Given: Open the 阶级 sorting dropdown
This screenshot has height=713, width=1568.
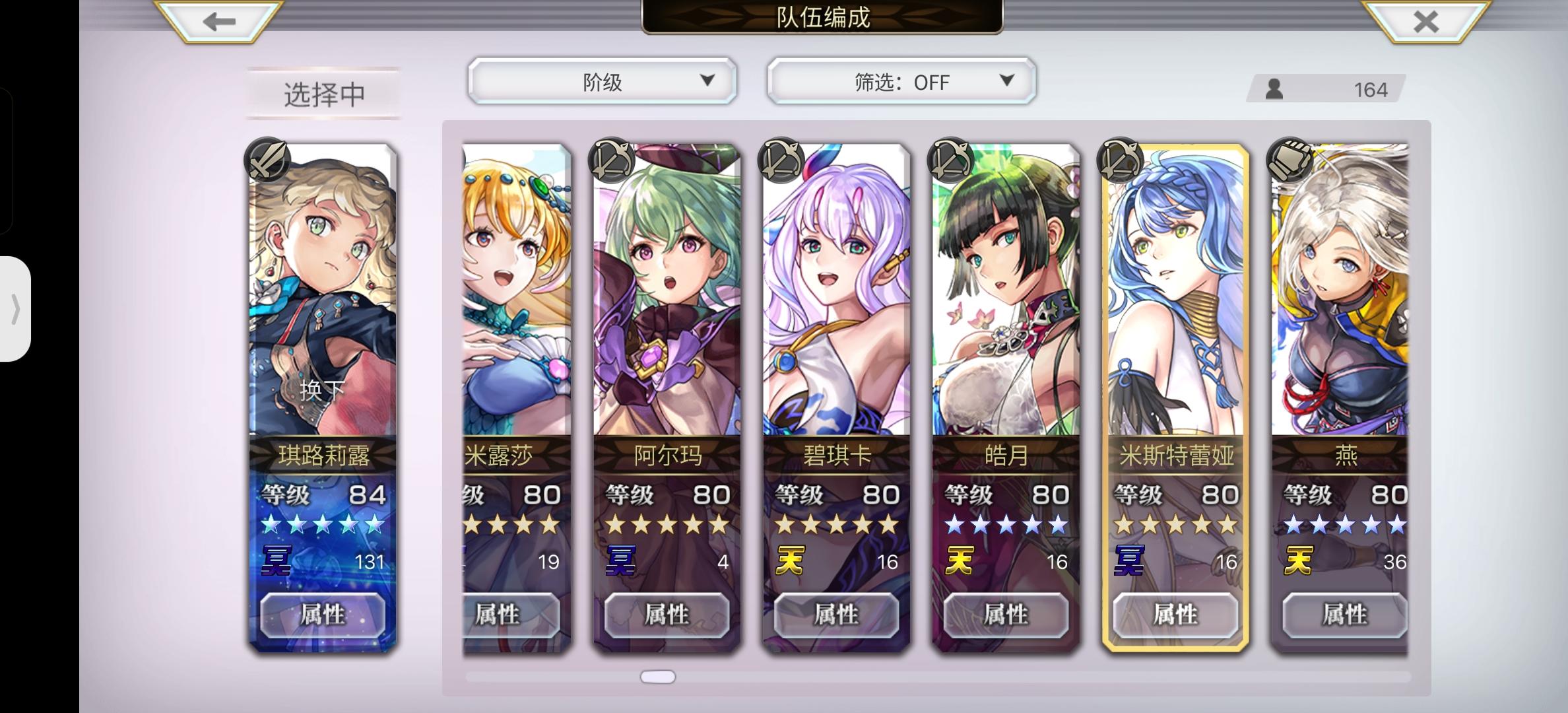Looking at the screenshot, I should [601, 81].
